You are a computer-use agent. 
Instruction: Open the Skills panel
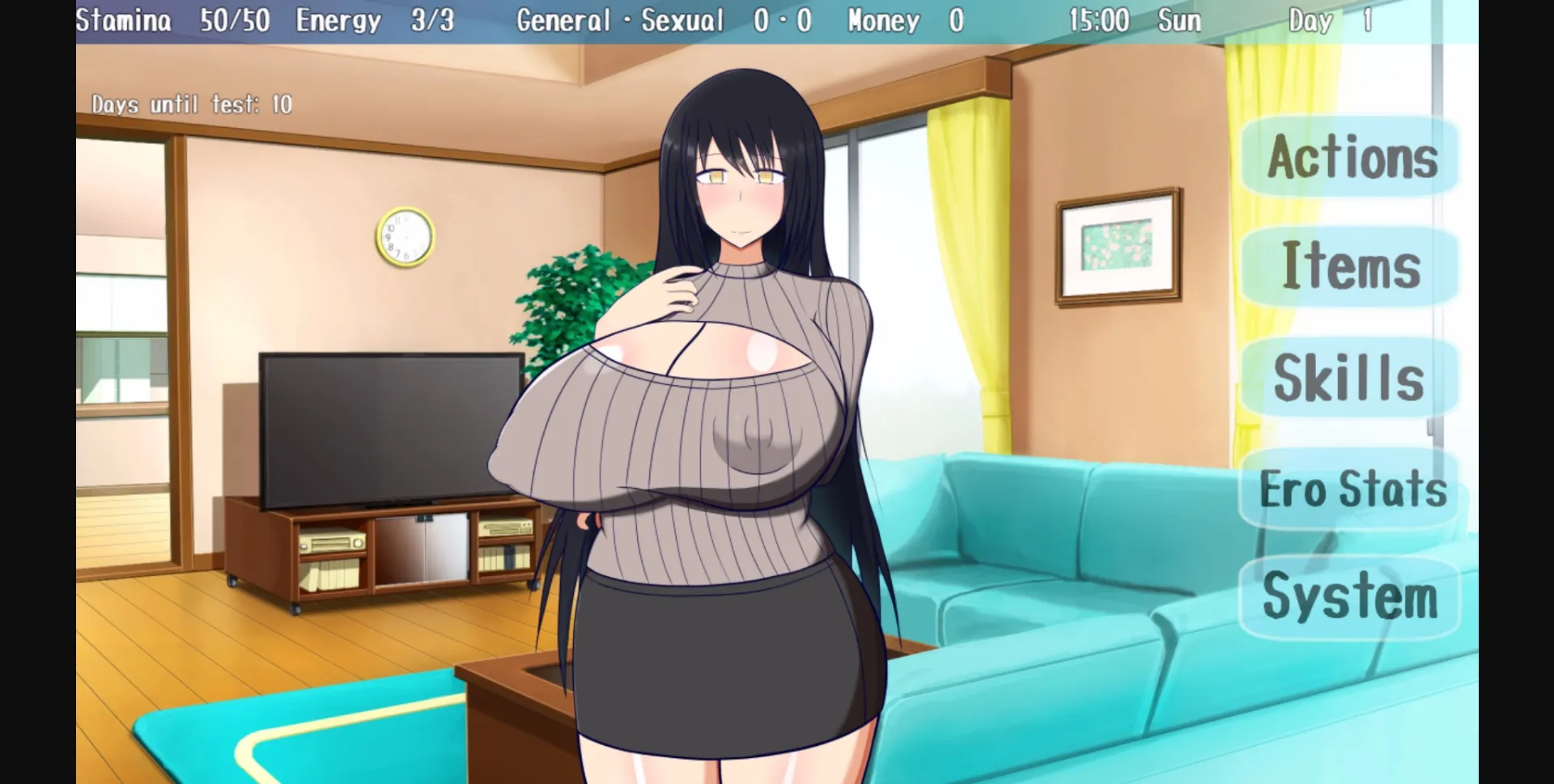(x=1348, y=378)
